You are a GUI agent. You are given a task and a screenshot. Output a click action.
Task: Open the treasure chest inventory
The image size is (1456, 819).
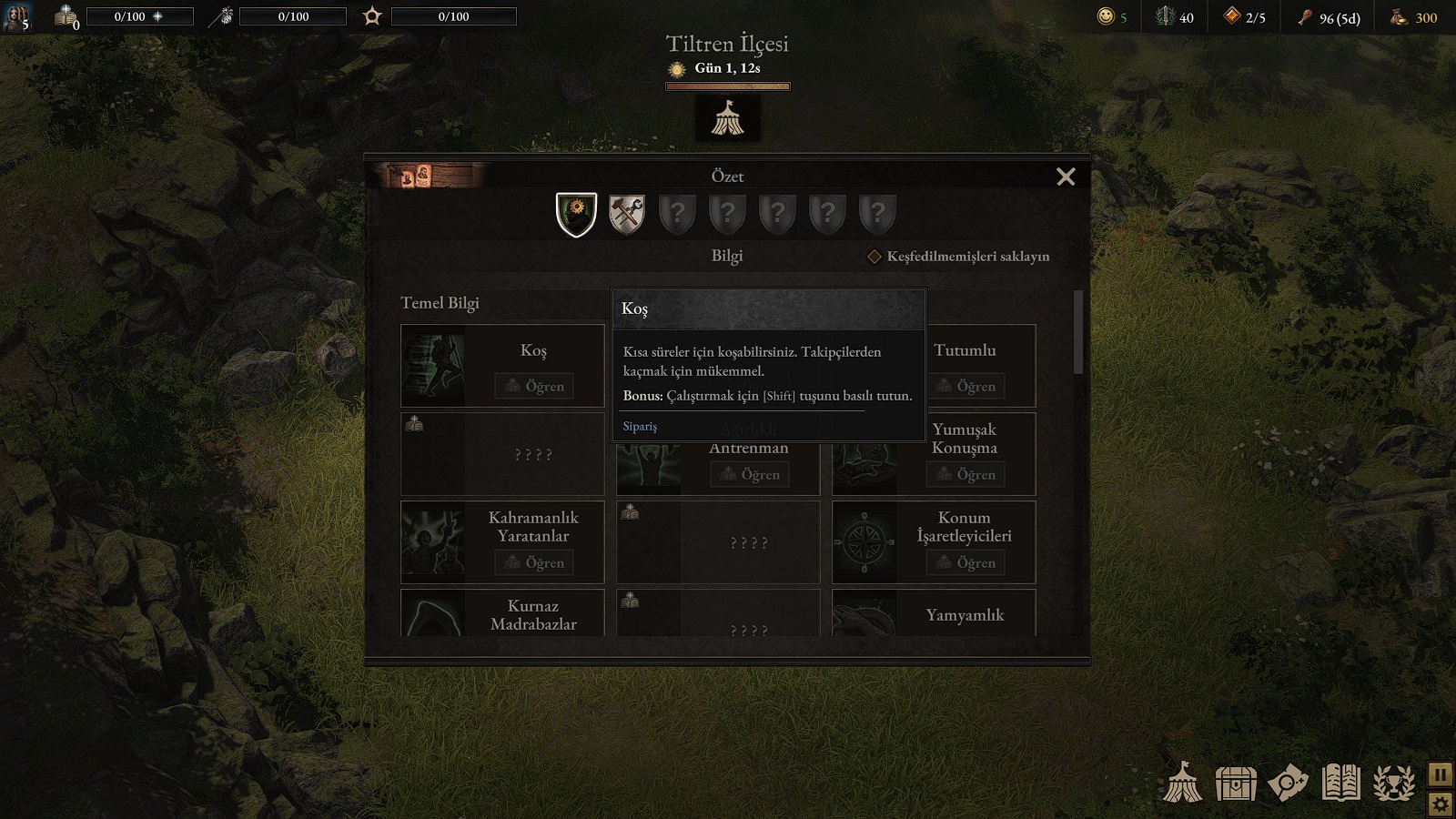[1236, 783]
